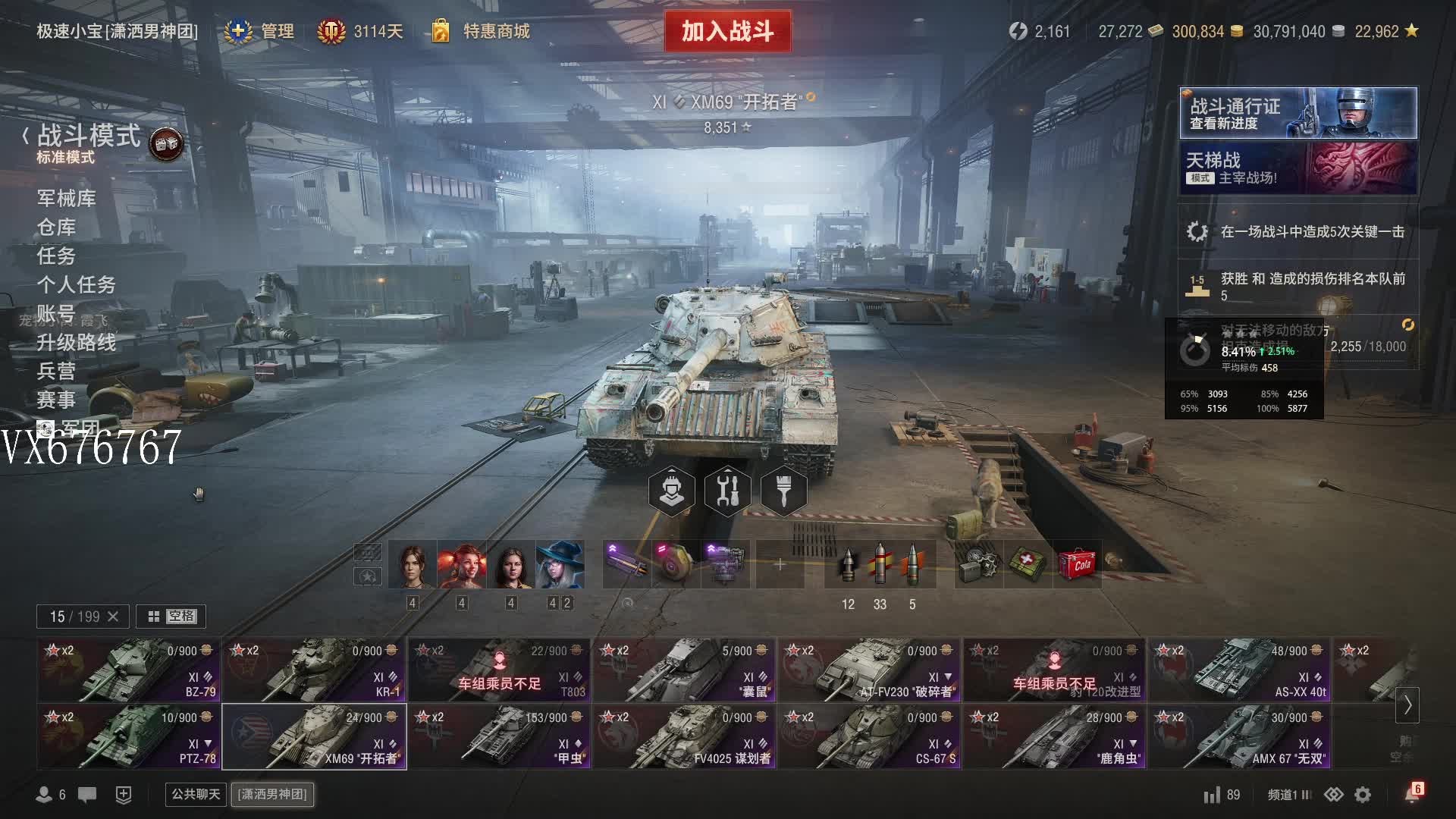
Task: Select the Cola consumable slot
Action: click(x=1077, y=564)
